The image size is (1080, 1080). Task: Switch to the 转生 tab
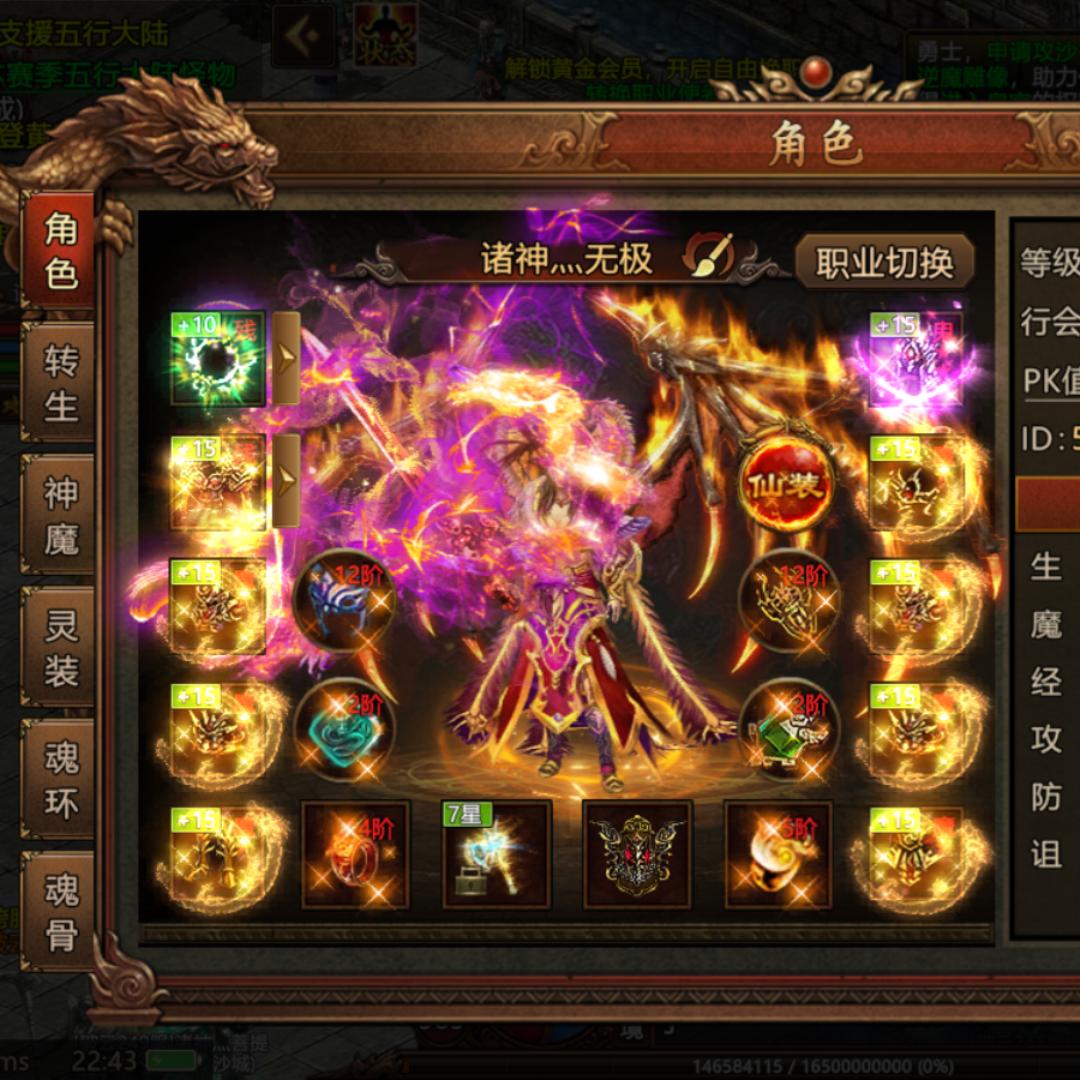tap(60, 383)
